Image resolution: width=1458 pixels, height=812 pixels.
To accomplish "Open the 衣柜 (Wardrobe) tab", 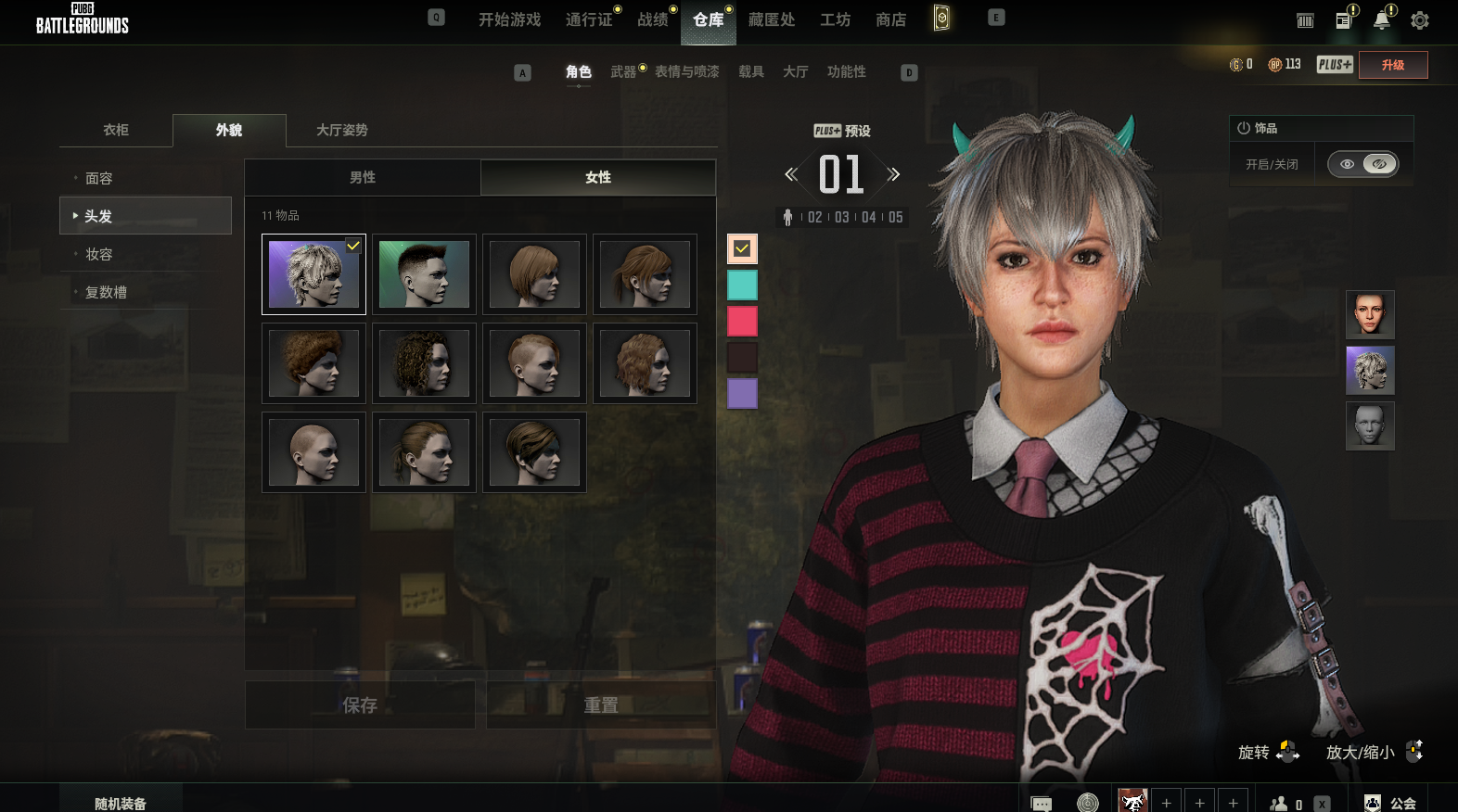I will [116, 130].
